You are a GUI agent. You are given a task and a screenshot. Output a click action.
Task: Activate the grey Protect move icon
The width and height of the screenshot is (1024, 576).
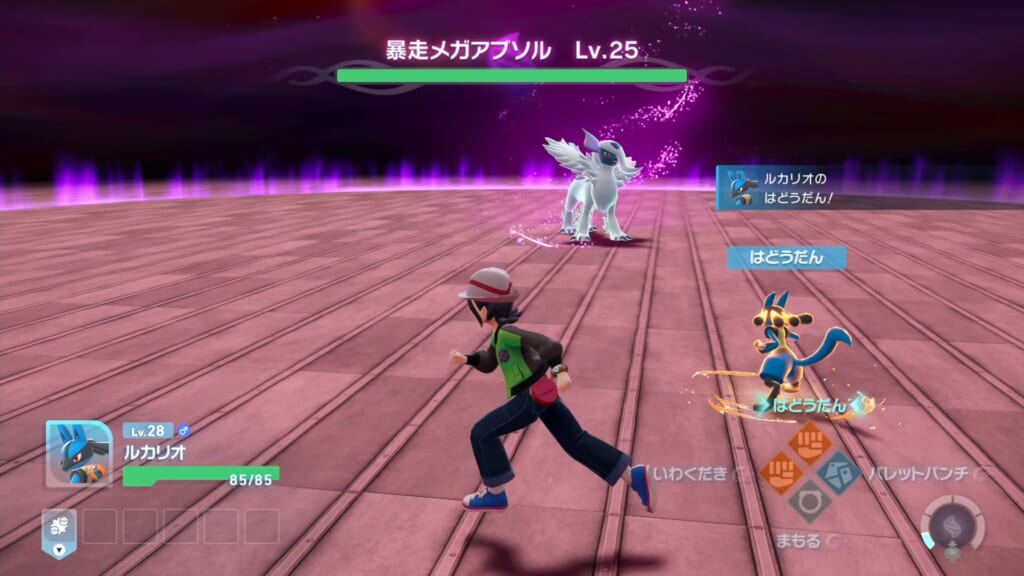pos(809,500)
